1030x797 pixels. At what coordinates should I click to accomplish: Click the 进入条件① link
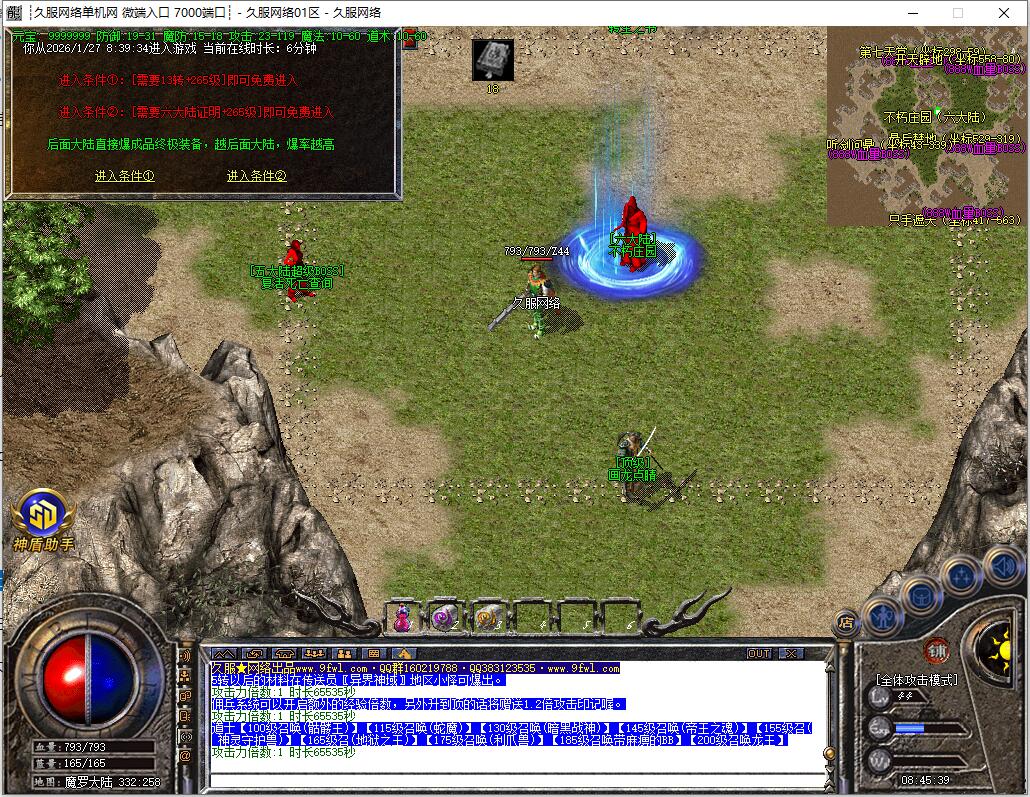124,176
